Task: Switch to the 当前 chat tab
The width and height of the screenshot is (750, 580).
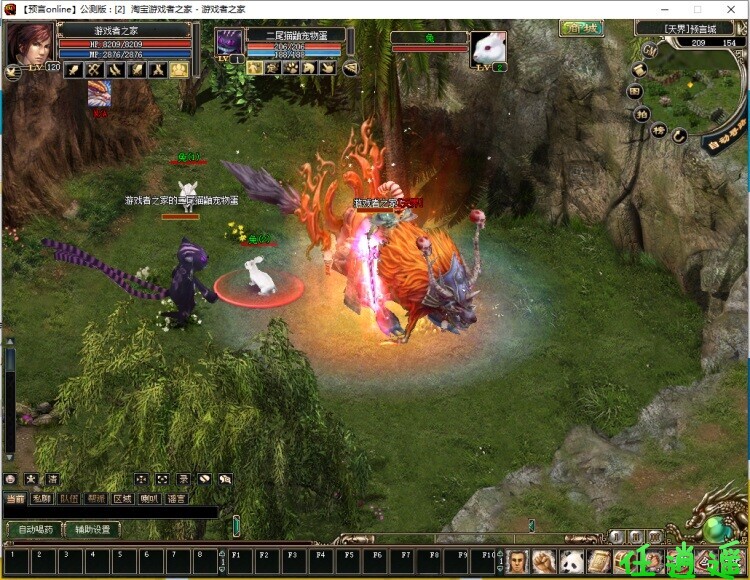Action: click(x=15, y=498)
